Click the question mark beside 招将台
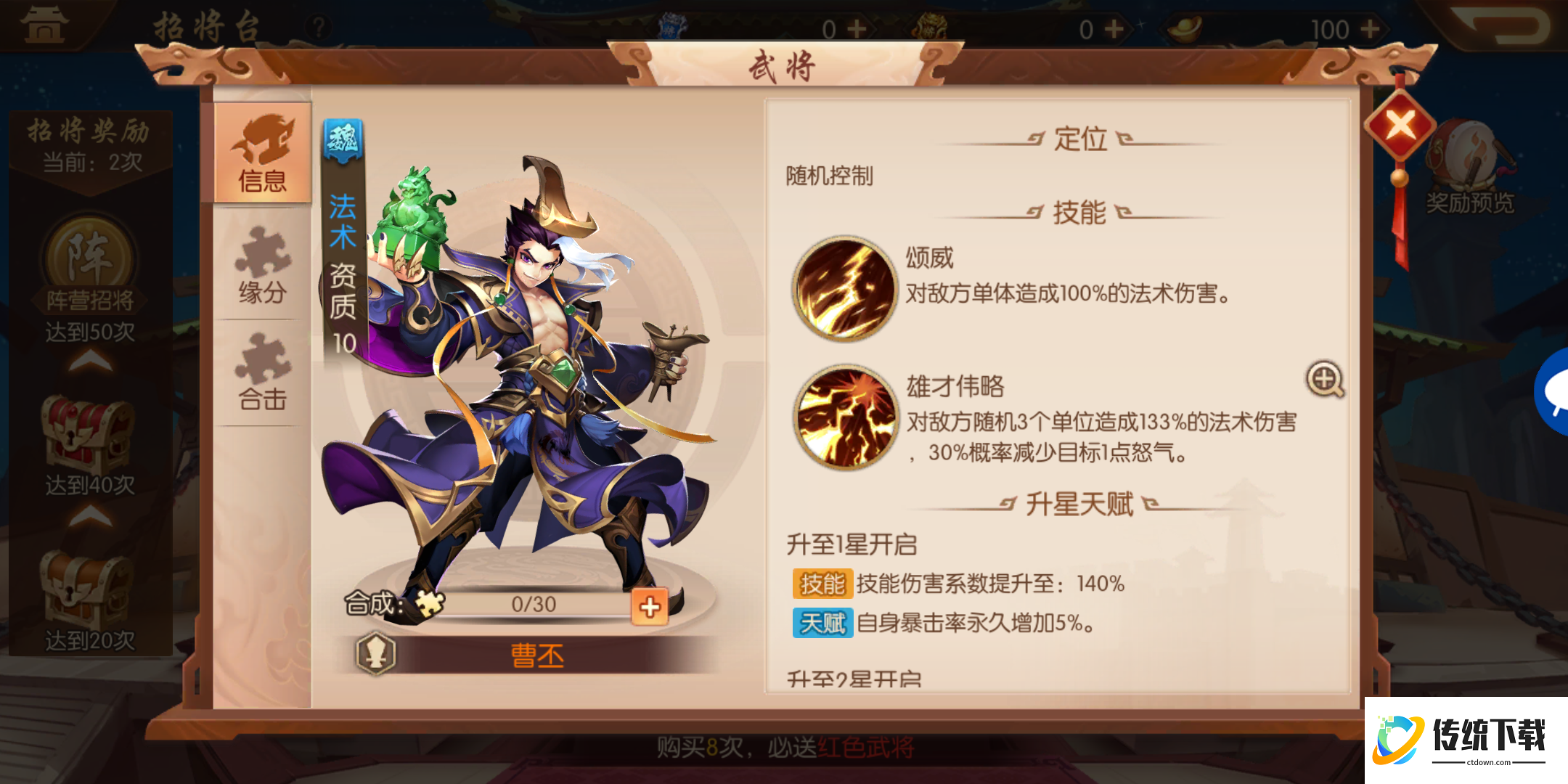 coord(318,26)
